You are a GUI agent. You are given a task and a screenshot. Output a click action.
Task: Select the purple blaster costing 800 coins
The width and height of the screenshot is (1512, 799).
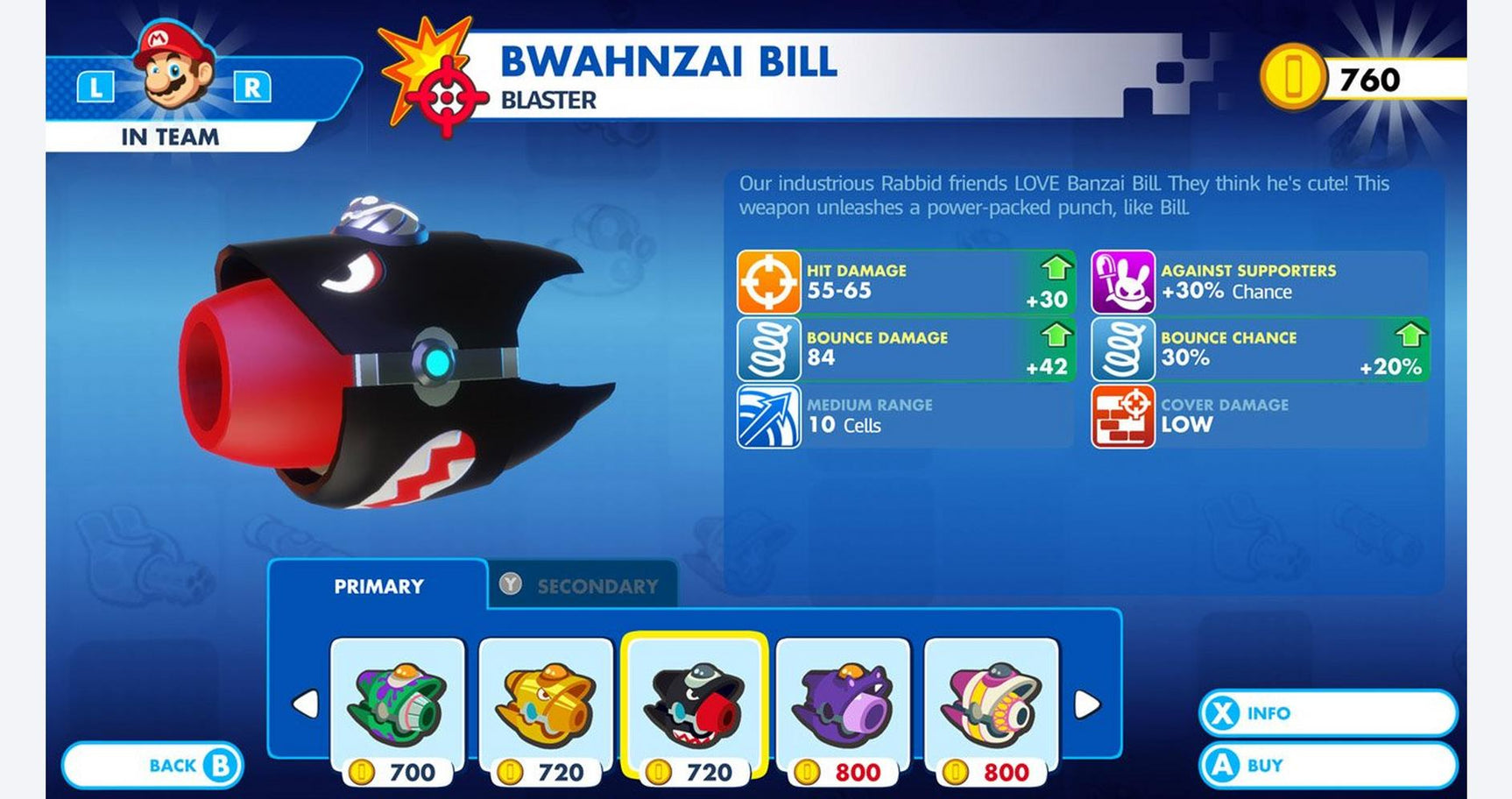[x=843, y=704]
